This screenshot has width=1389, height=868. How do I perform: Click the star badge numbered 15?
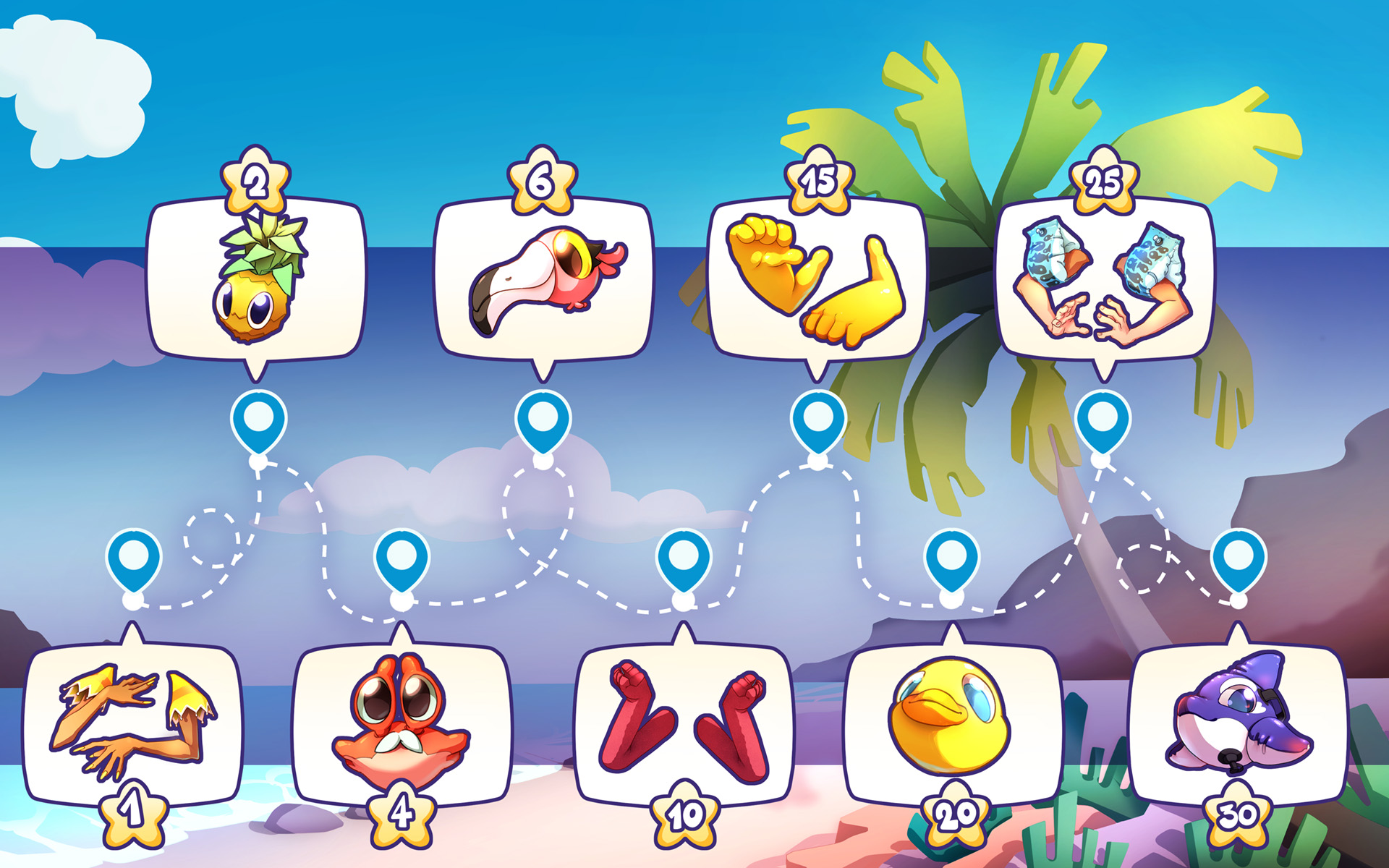(x=819, y=181)
